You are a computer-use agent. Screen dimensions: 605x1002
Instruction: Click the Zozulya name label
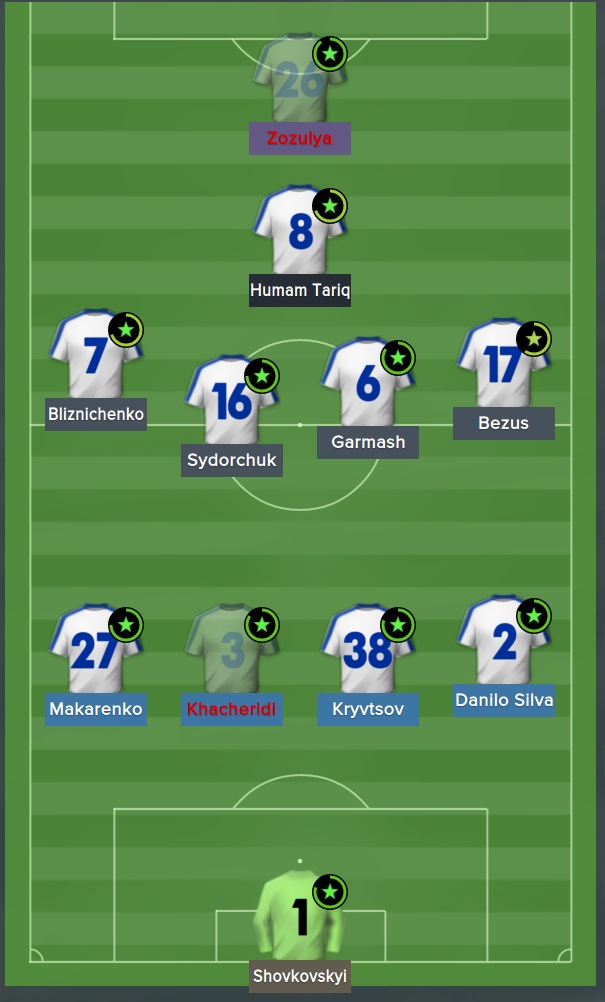click(299, 138)
